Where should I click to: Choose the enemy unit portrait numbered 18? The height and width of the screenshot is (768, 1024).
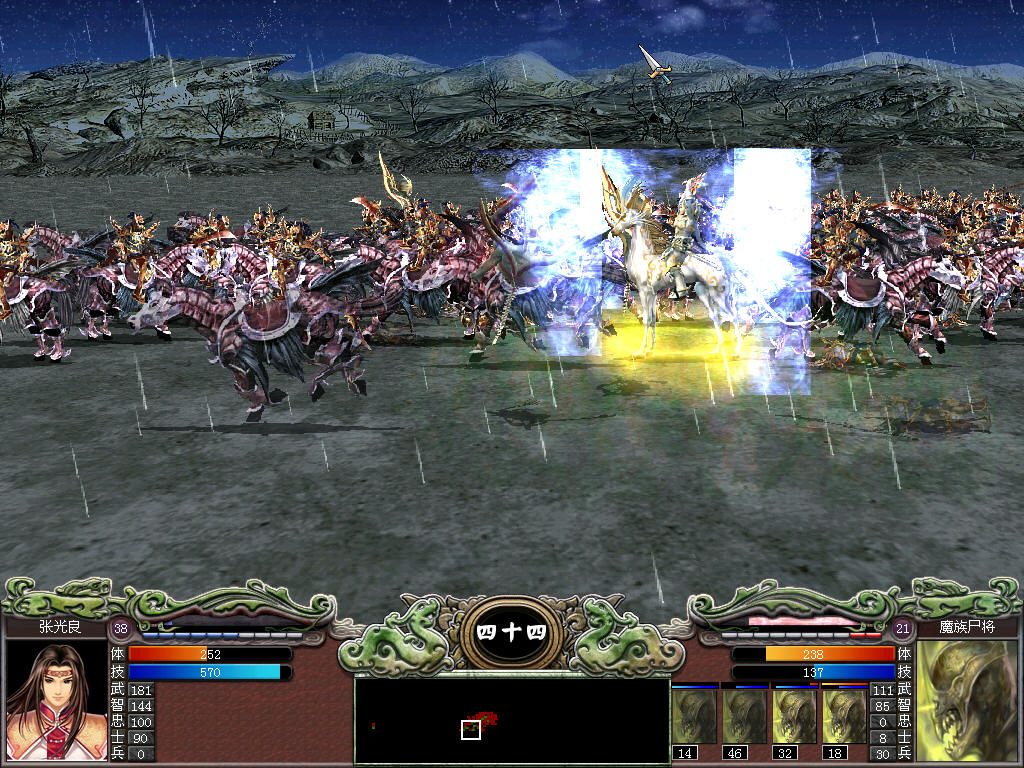[845, 716]
